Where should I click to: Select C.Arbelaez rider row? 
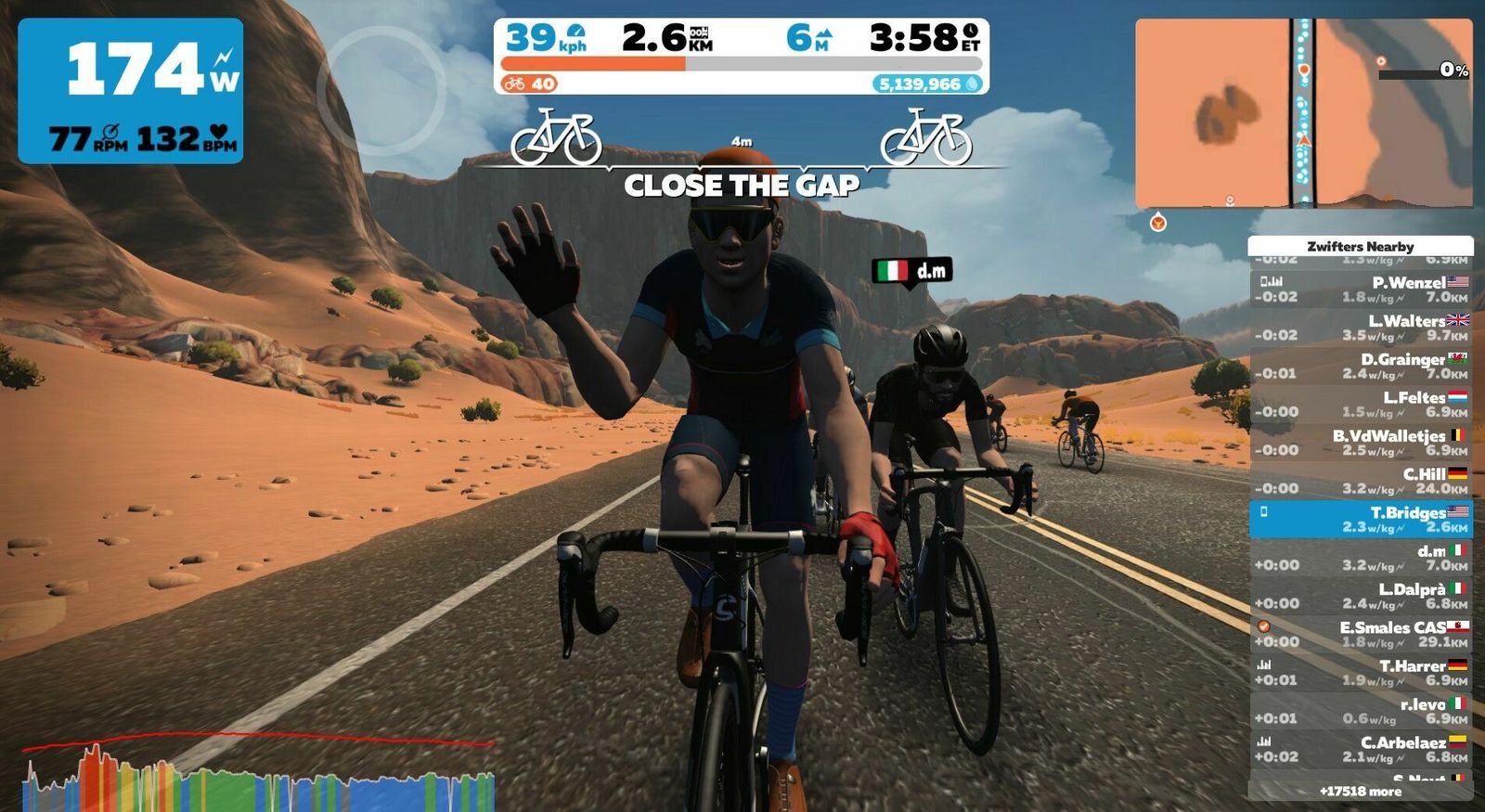1361,749
